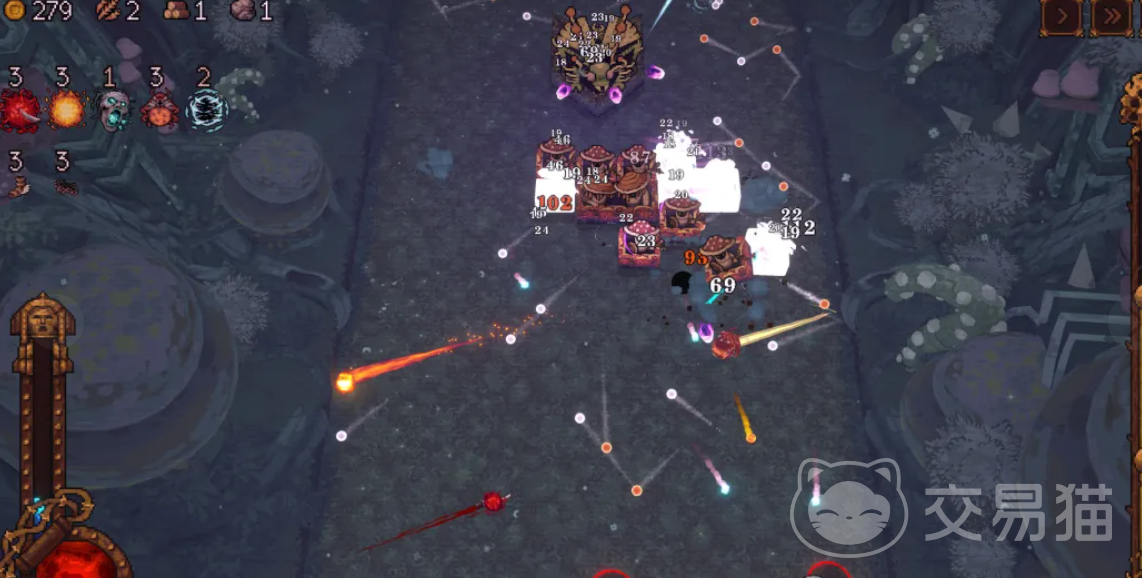Click the single-arrow normal speed button

[1062, 16]
